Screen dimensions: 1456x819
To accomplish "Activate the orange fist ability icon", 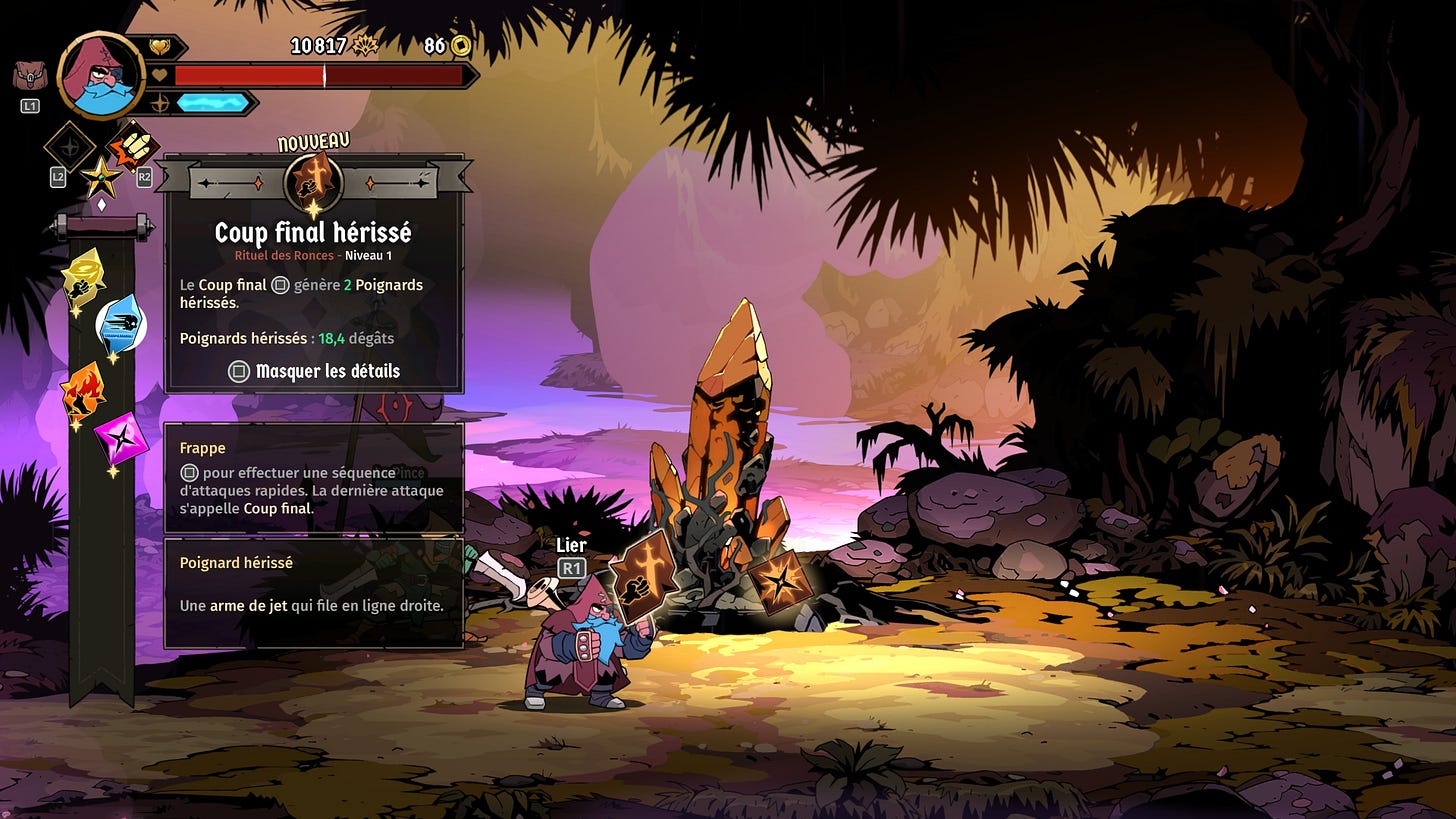I will pyautogui.click(x=133, y=146).
